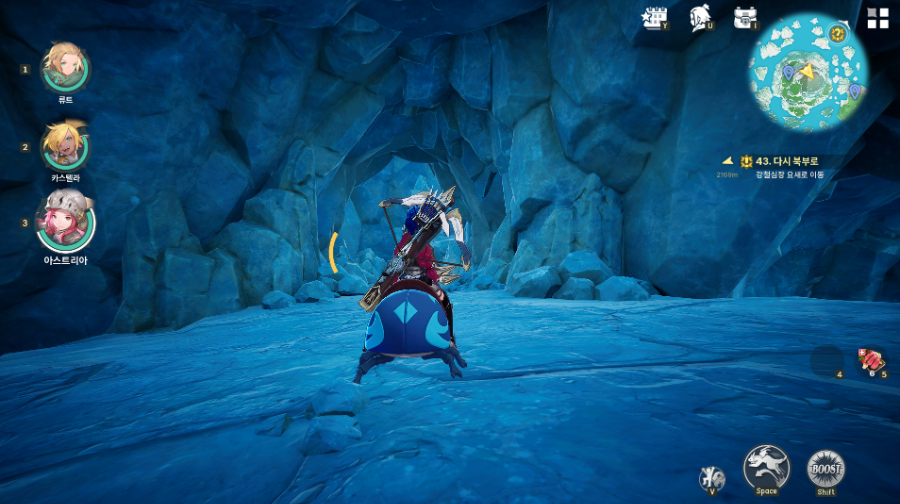This screenshot has height=504, width=900.
Task: Use the meat food item slot
Action: [x=871, y=360]
